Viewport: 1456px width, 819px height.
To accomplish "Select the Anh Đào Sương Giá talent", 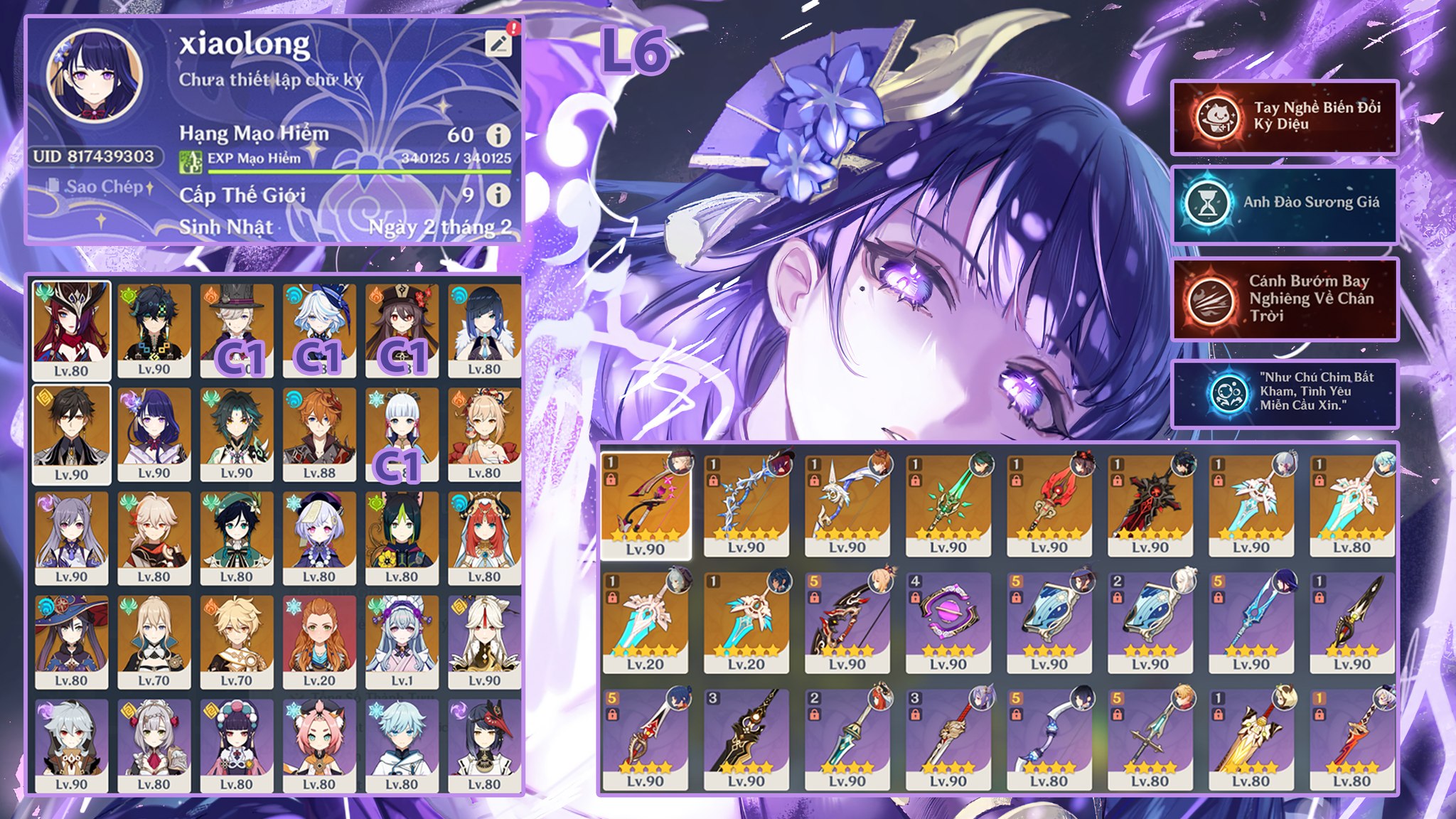I will coord(1284,204).
